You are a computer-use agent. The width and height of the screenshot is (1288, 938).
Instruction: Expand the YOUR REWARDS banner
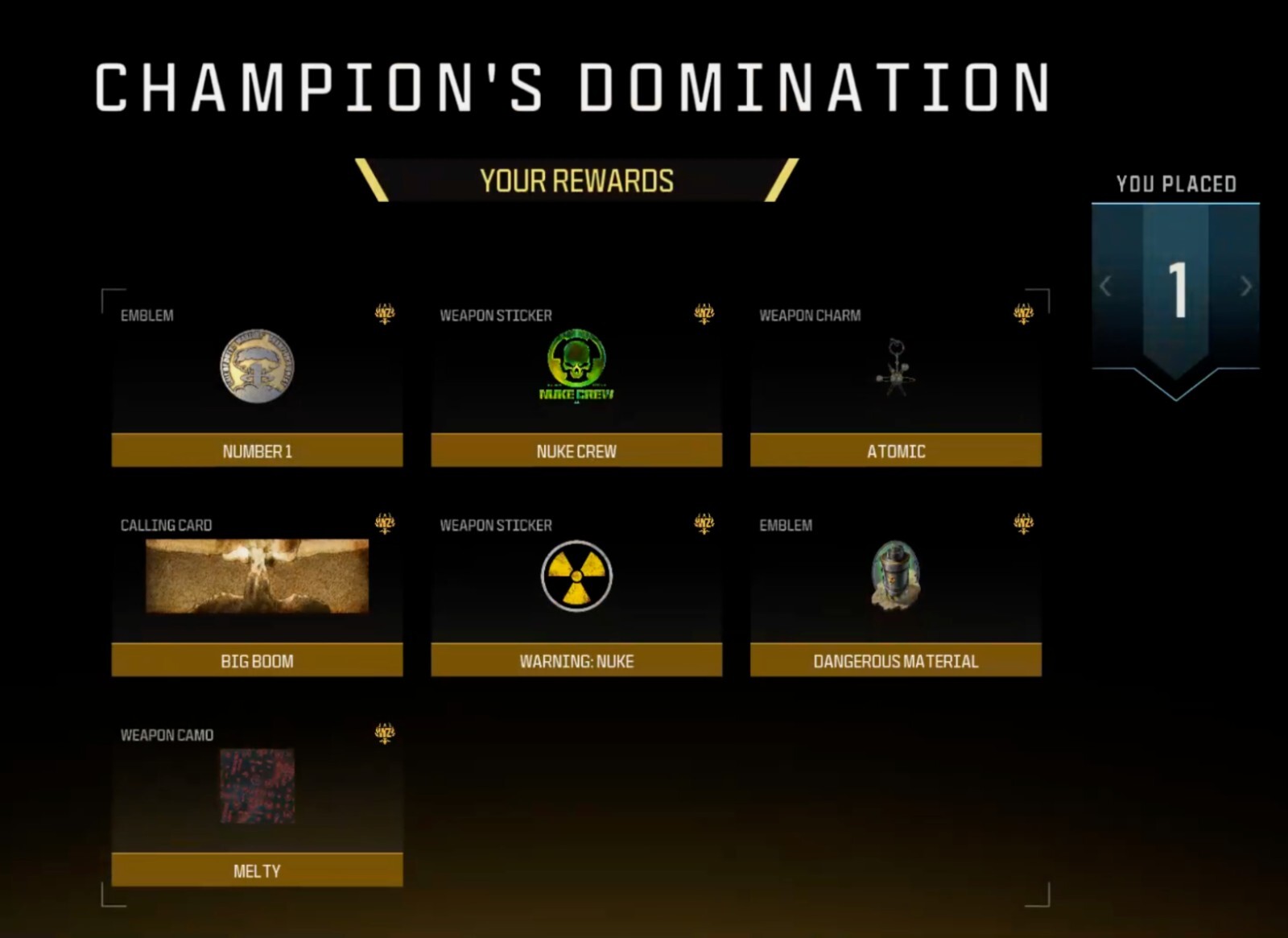576,181
